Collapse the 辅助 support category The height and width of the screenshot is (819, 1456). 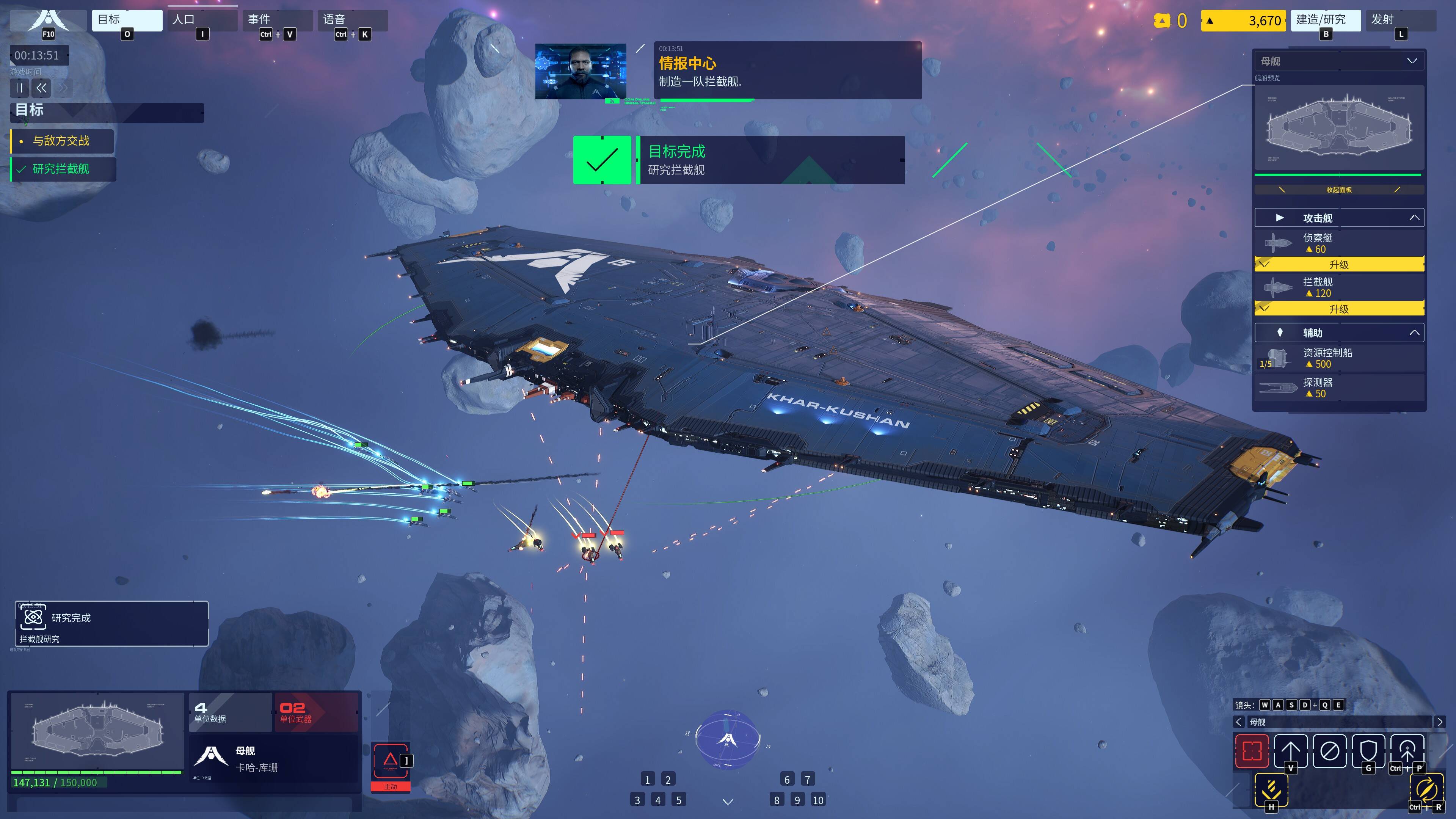pyautogui.click(x=1414, y=333)
